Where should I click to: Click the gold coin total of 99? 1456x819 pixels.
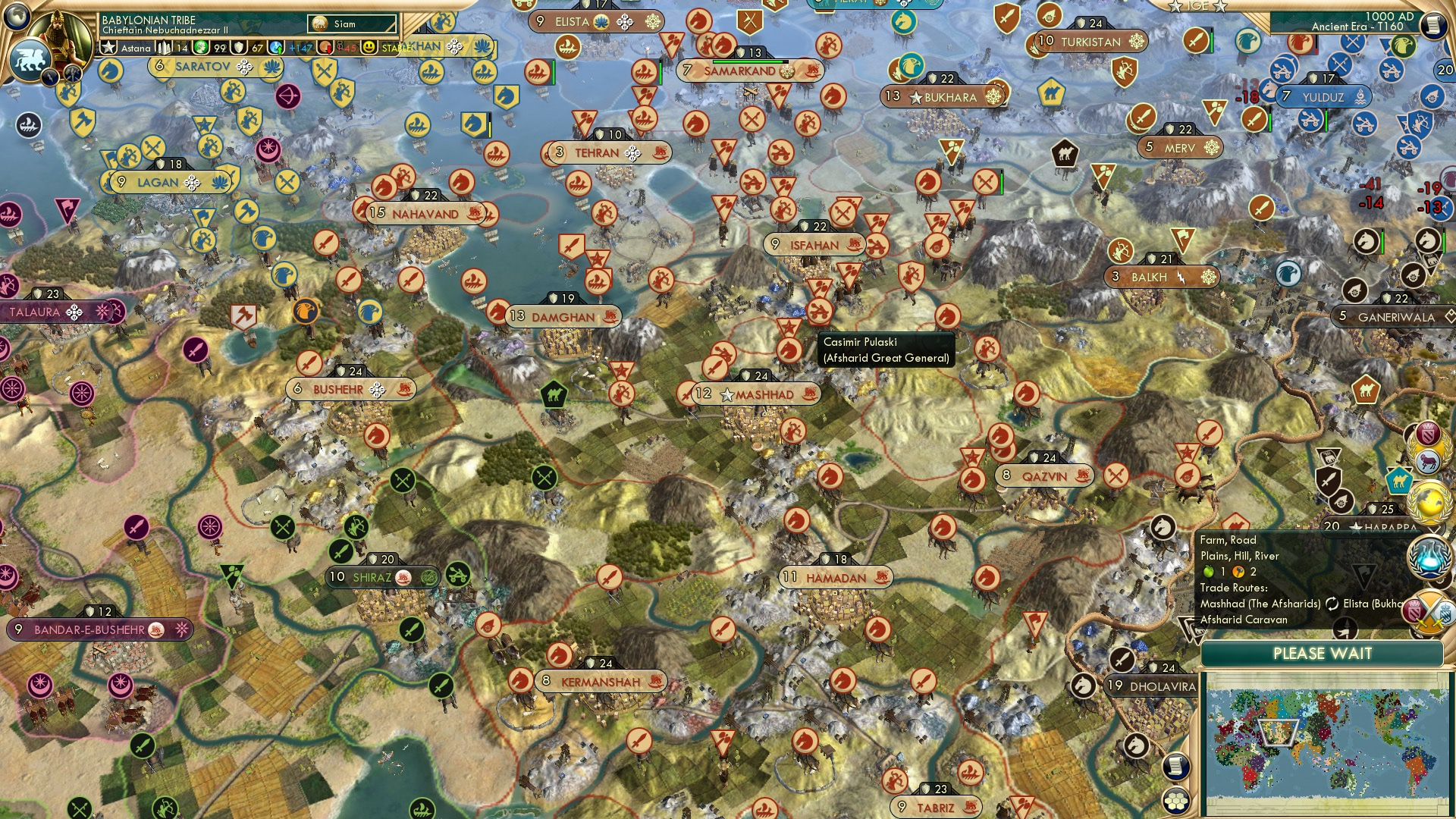pyautogui.click(x=220, y=47)
